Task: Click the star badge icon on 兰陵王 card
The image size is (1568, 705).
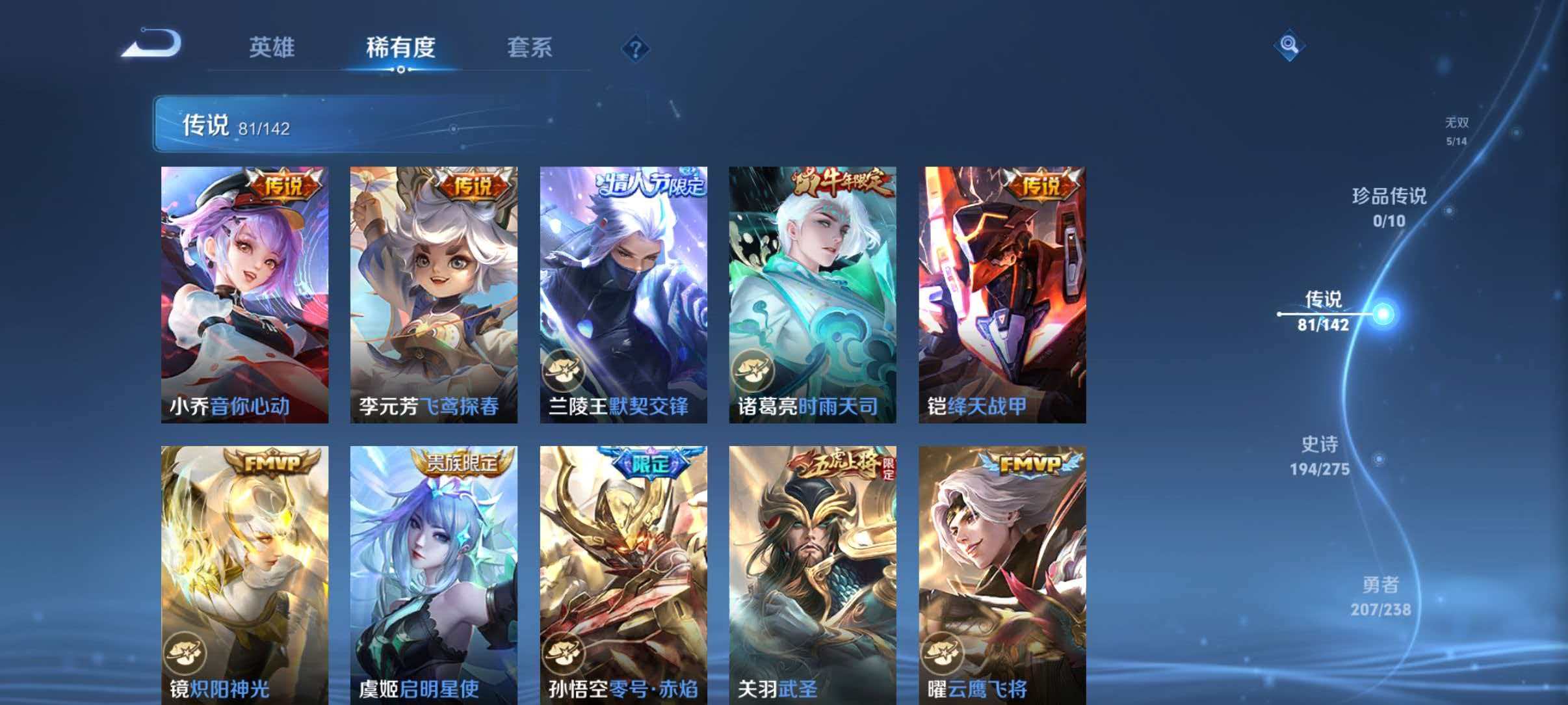Action: coord(565,369)
